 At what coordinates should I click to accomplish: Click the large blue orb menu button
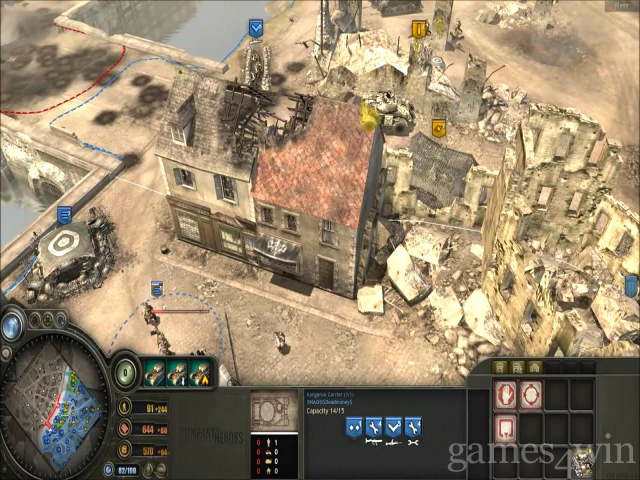coord(12,326)
